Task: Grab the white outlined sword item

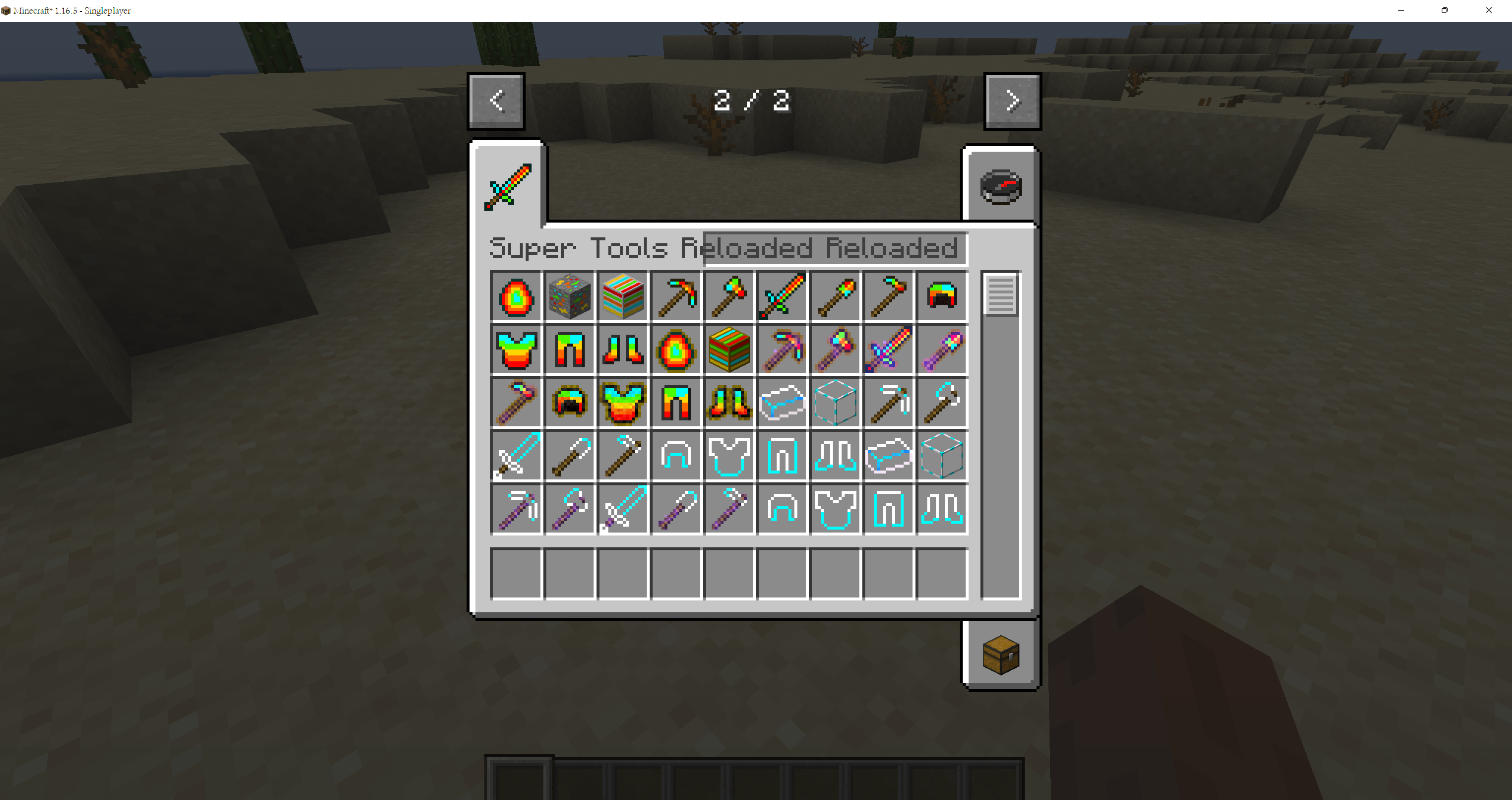Action: point(517,456)
